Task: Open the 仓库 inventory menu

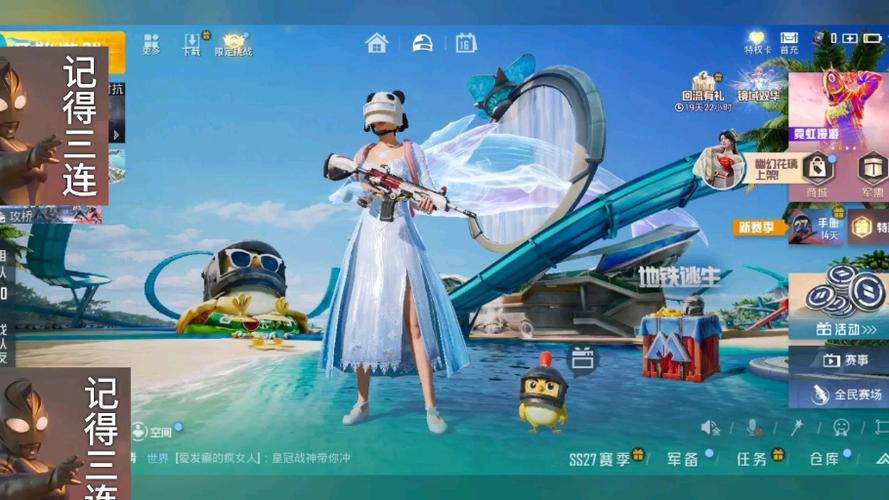Action: click(826, 459)
